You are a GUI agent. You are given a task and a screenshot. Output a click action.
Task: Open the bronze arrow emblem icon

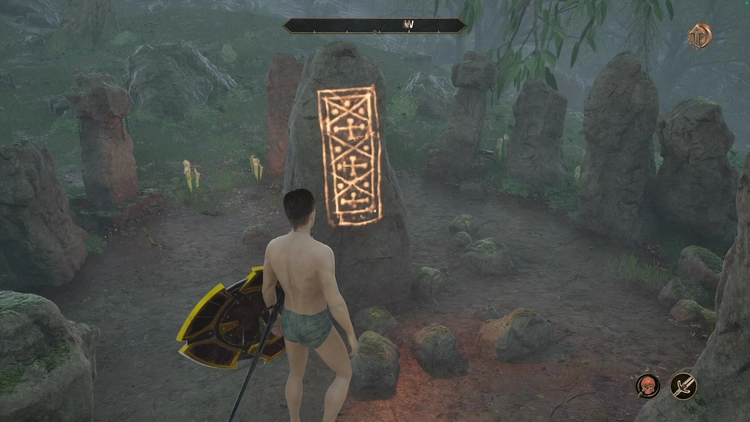(700, 36)
